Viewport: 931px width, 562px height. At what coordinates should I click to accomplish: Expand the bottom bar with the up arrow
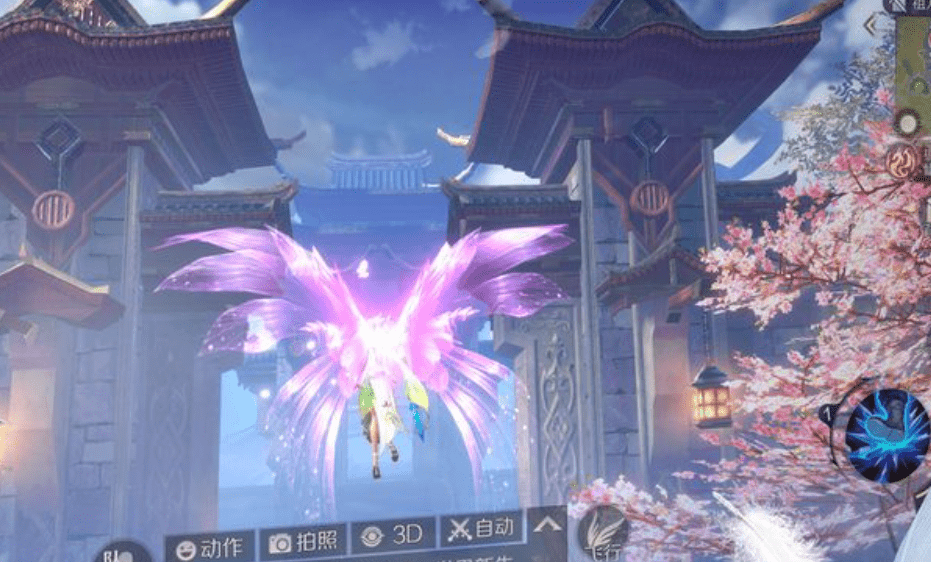coord(547,523)
